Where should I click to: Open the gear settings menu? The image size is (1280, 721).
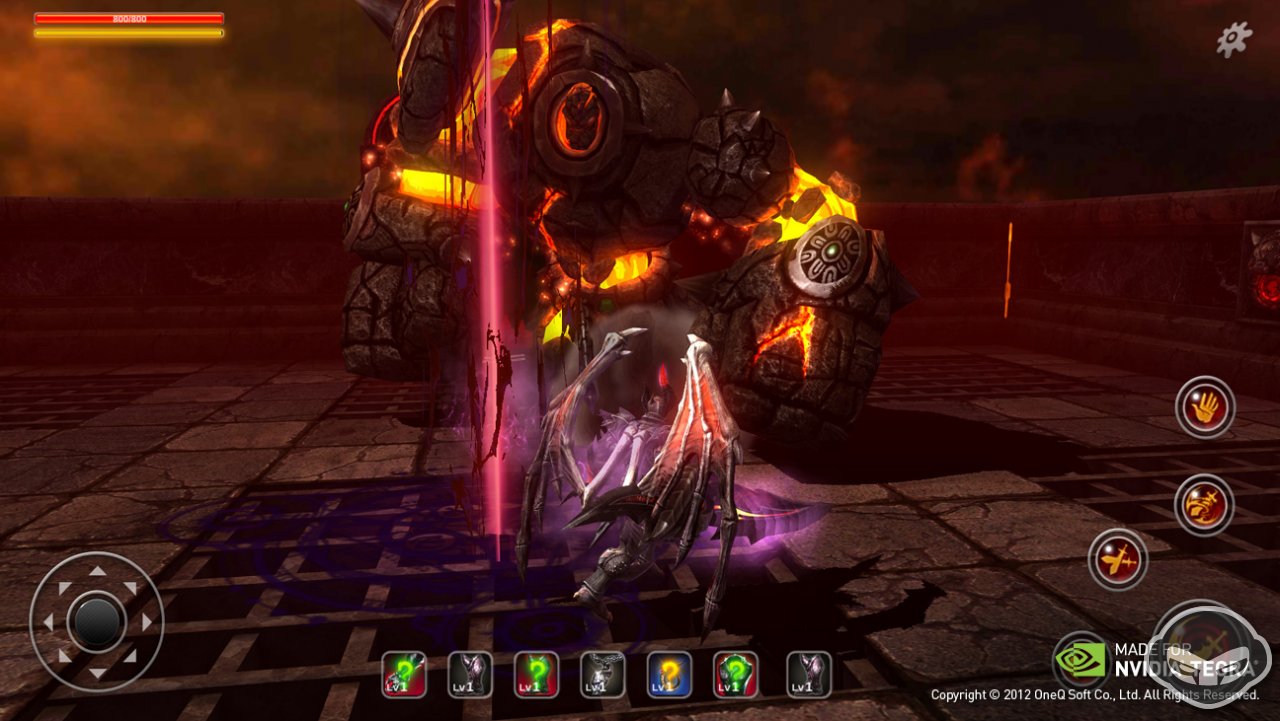click(x=1234, y=39)
